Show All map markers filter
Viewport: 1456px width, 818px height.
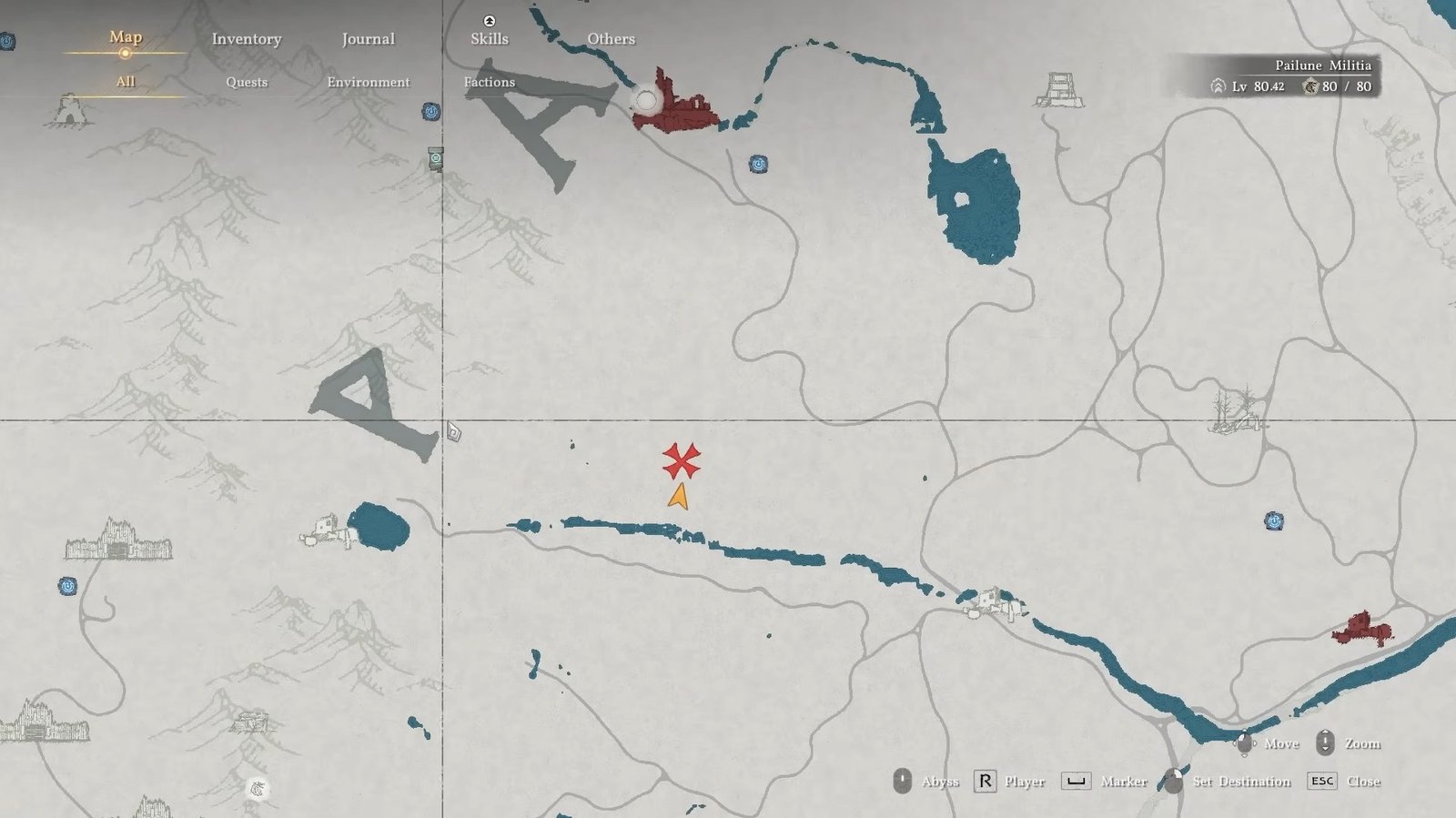[126, 82]
